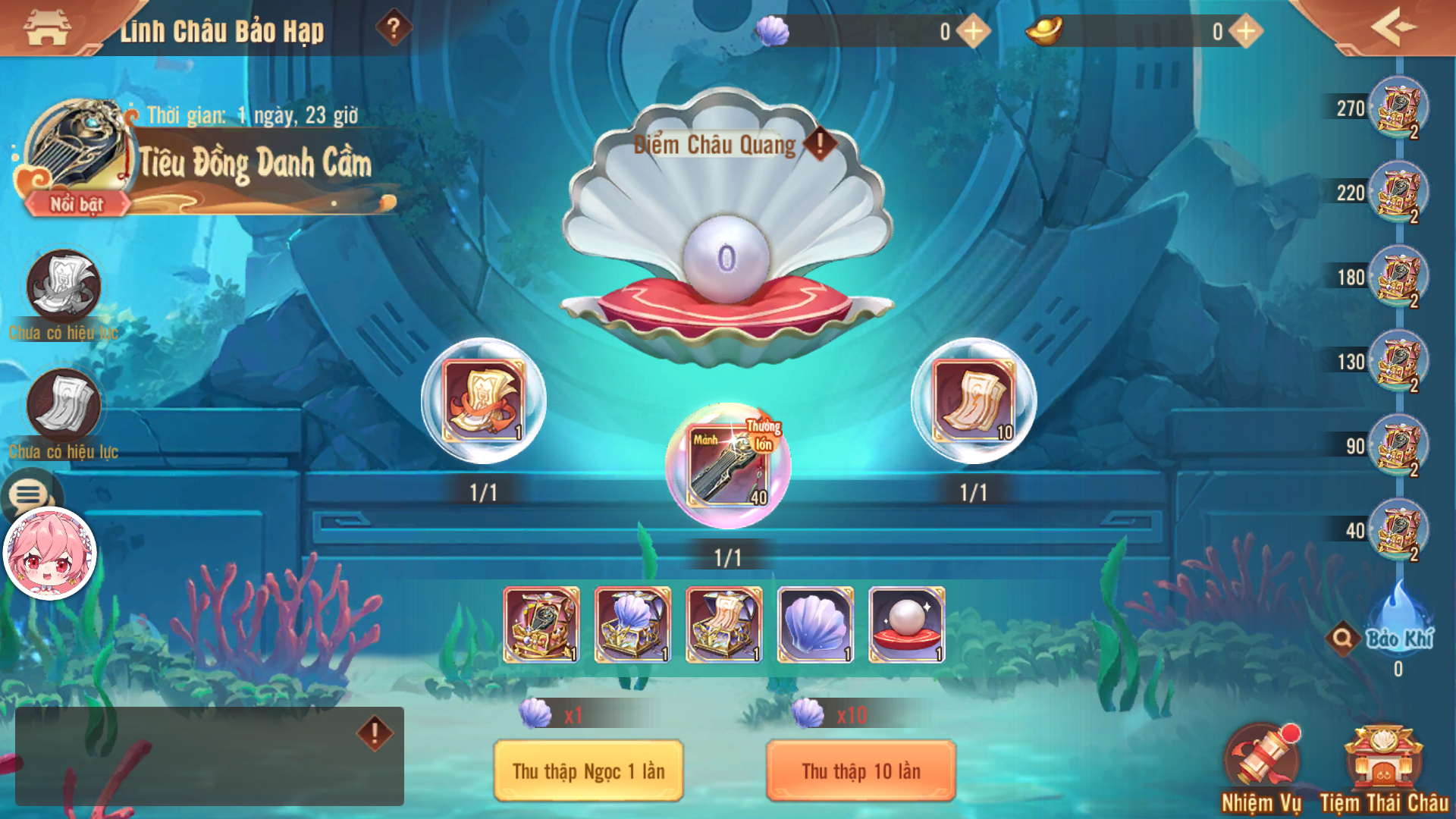Click the alert icon beside Điểm Châu Quang
The image size is (1456, 819).
tap(820, 143)
